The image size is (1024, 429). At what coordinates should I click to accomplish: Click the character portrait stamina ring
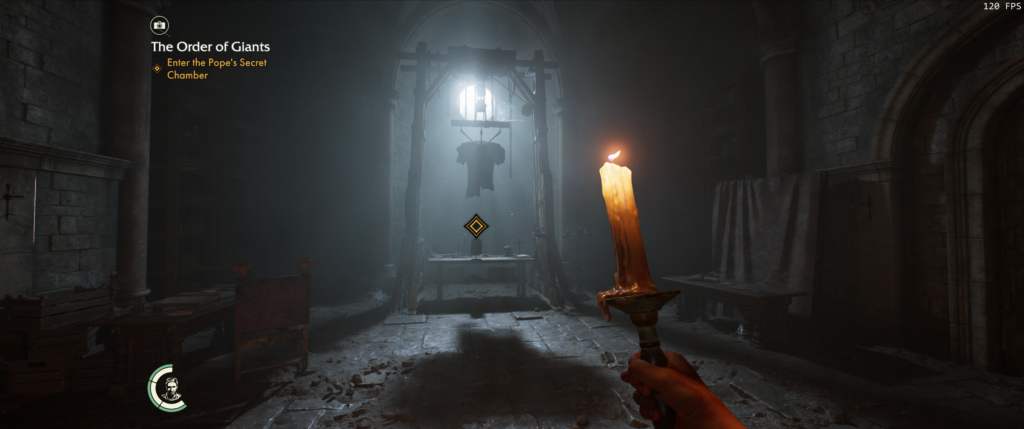pyautogui.click(x=168, y=387)
